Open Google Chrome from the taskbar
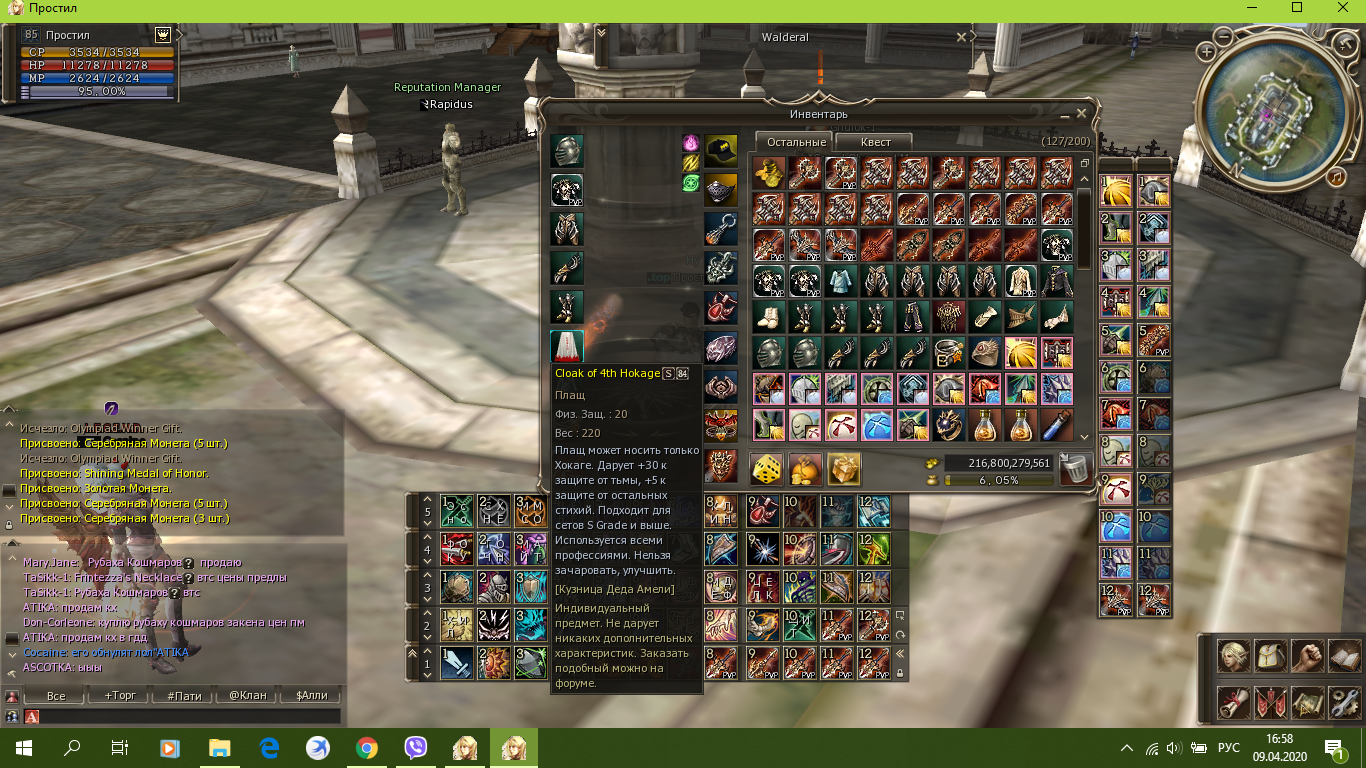Image resolution: width=1366 pixels, height=768 pixels. [x=367, y=747]
